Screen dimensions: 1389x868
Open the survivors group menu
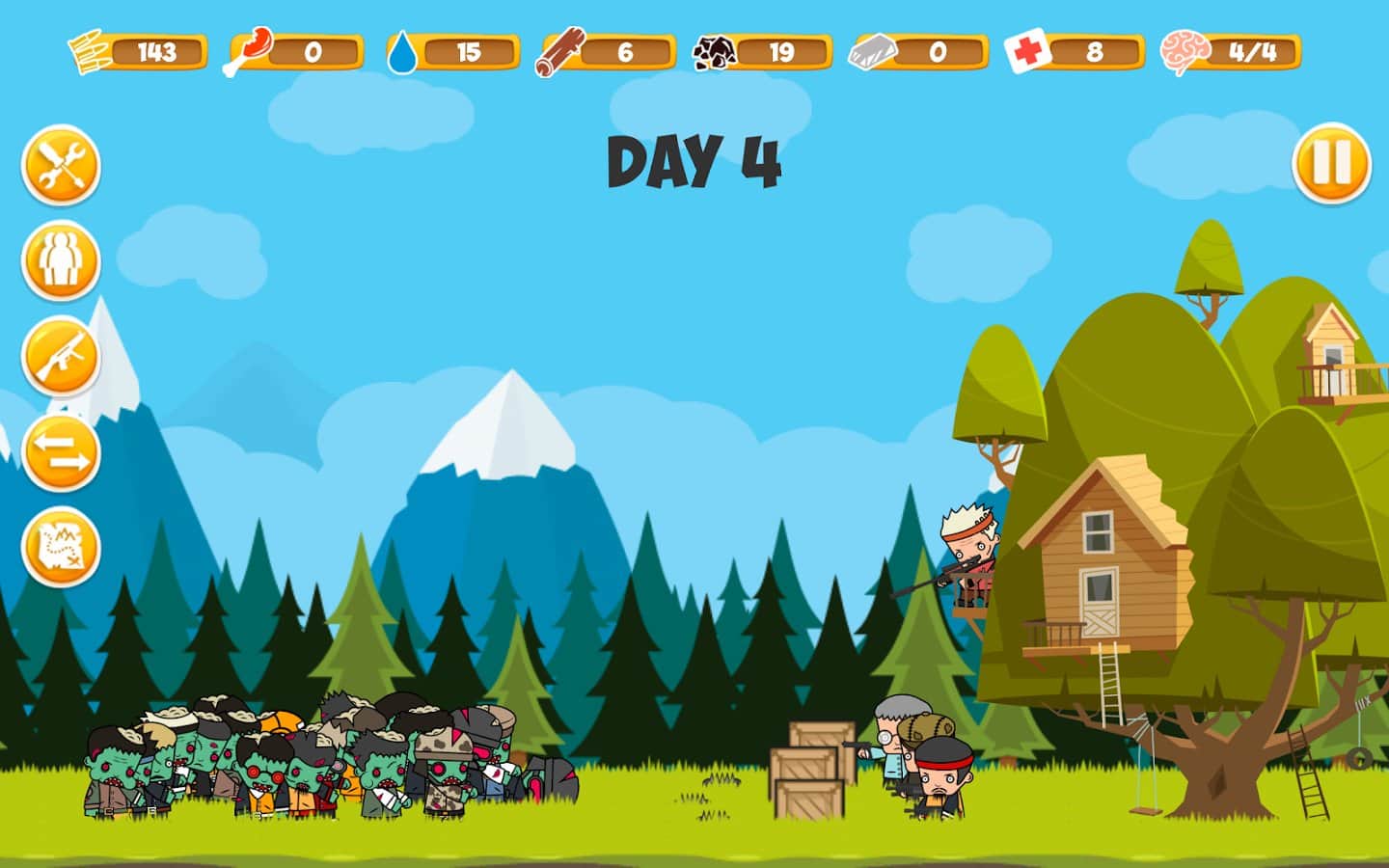click(61, 260)
